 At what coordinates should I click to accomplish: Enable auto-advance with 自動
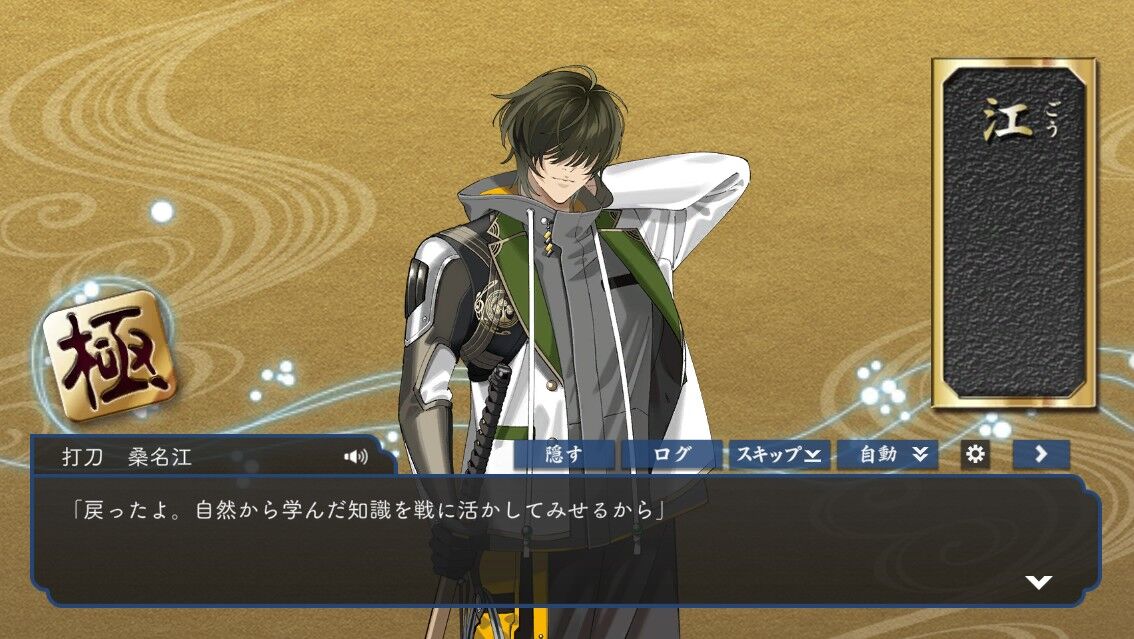(887, 455)
